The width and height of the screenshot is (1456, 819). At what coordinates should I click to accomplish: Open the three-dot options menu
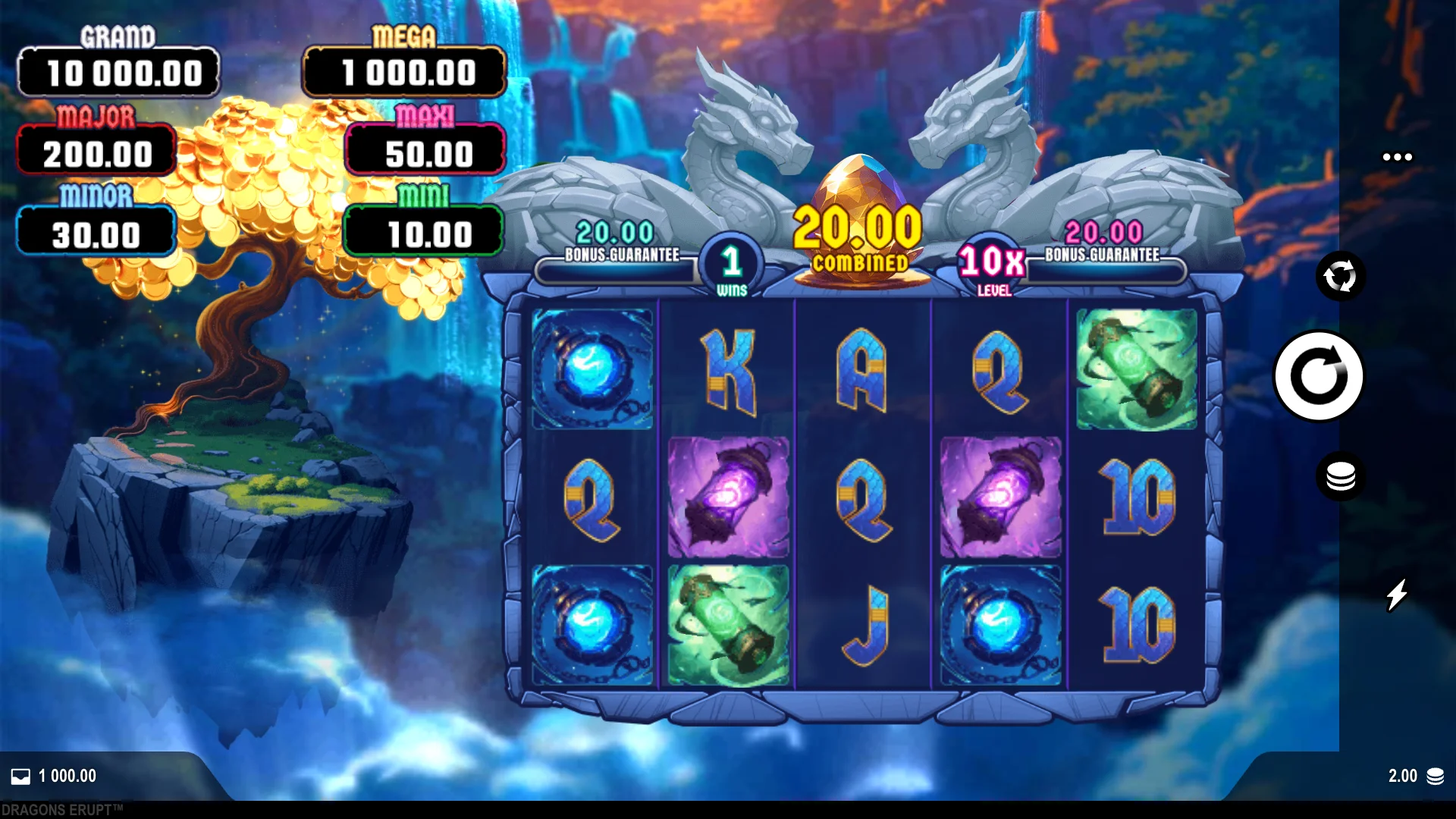pos(1397,157)
